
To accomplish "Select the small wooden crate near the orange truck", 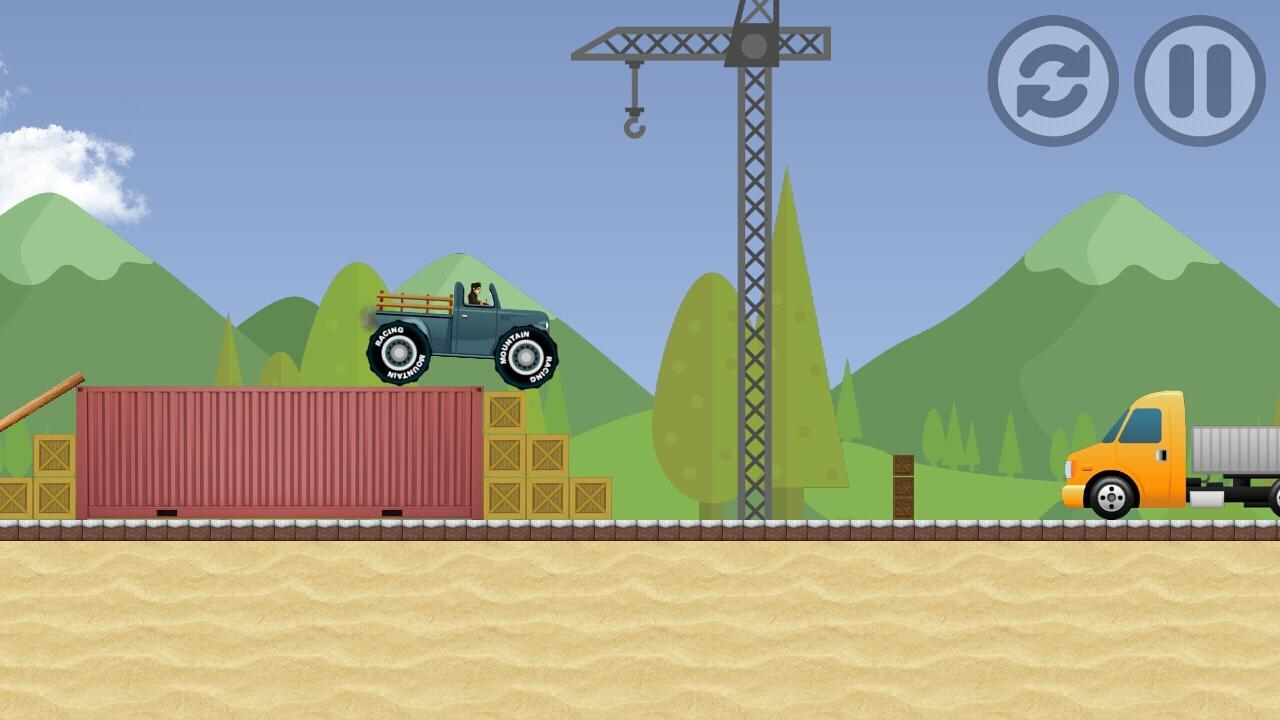I will click(x=903, y=487).
